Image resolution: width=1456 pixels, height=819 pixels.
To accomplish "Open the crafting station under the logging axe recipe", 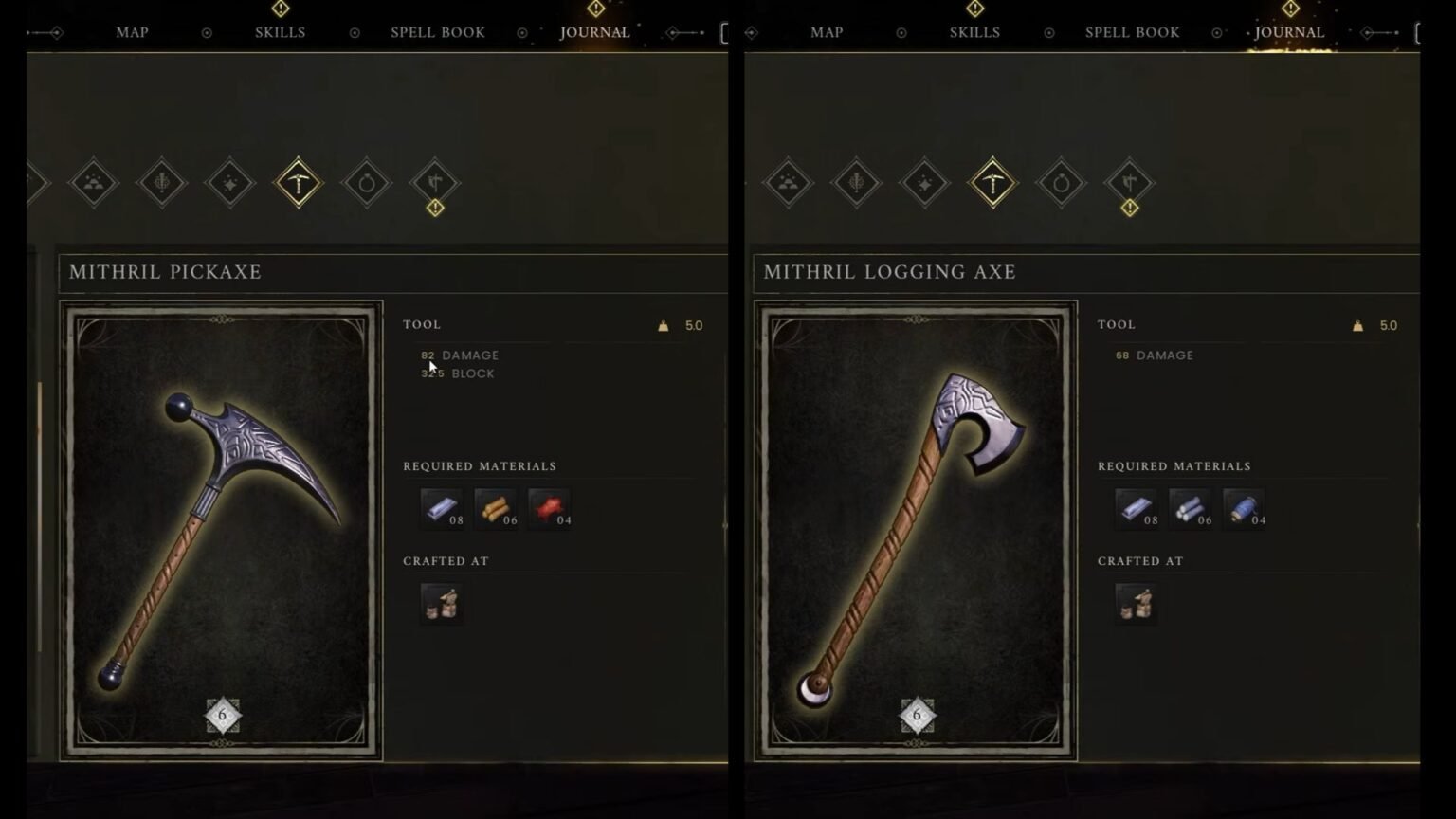I will point(1136,603).
